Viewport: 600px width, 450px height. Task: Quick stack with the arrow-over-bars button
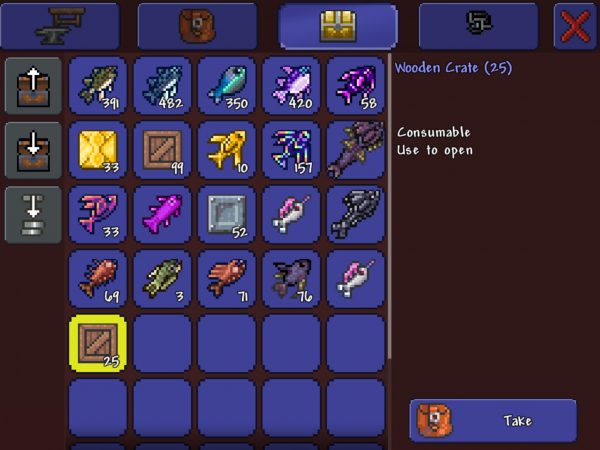point(31,213)
